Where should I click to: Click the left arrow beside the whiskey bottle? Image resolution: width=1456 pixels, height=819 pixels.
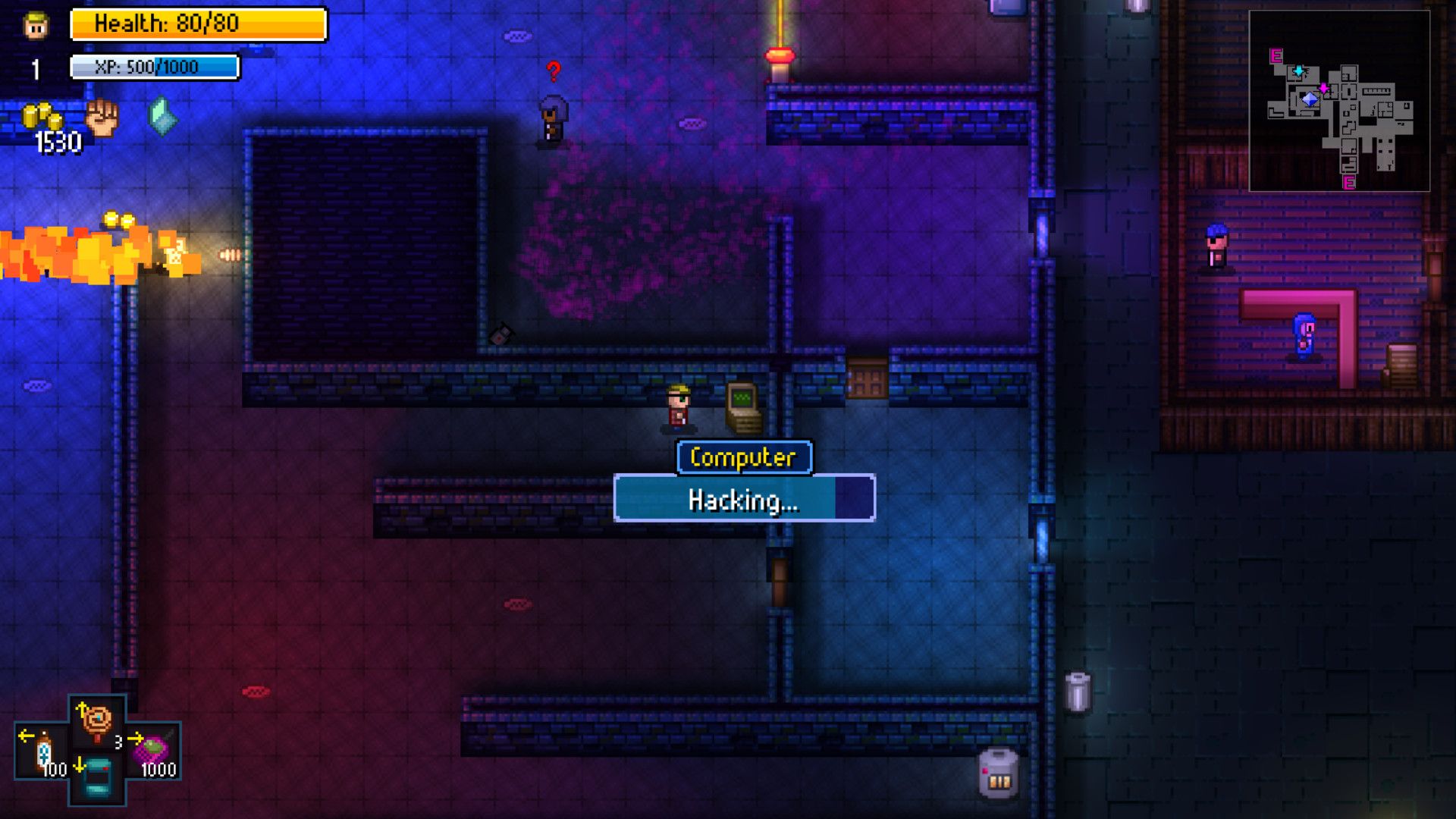(27, 736)
